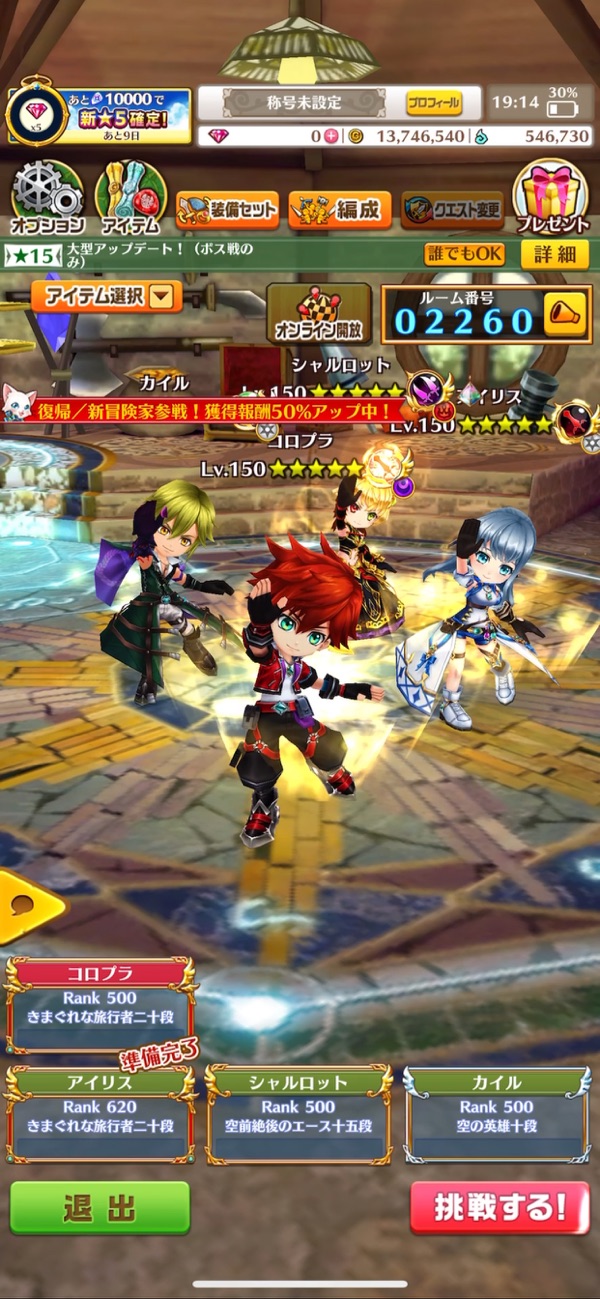
Task: Open the プレゼント gift box
Action: pyautogui.click(x=552, y=196)
